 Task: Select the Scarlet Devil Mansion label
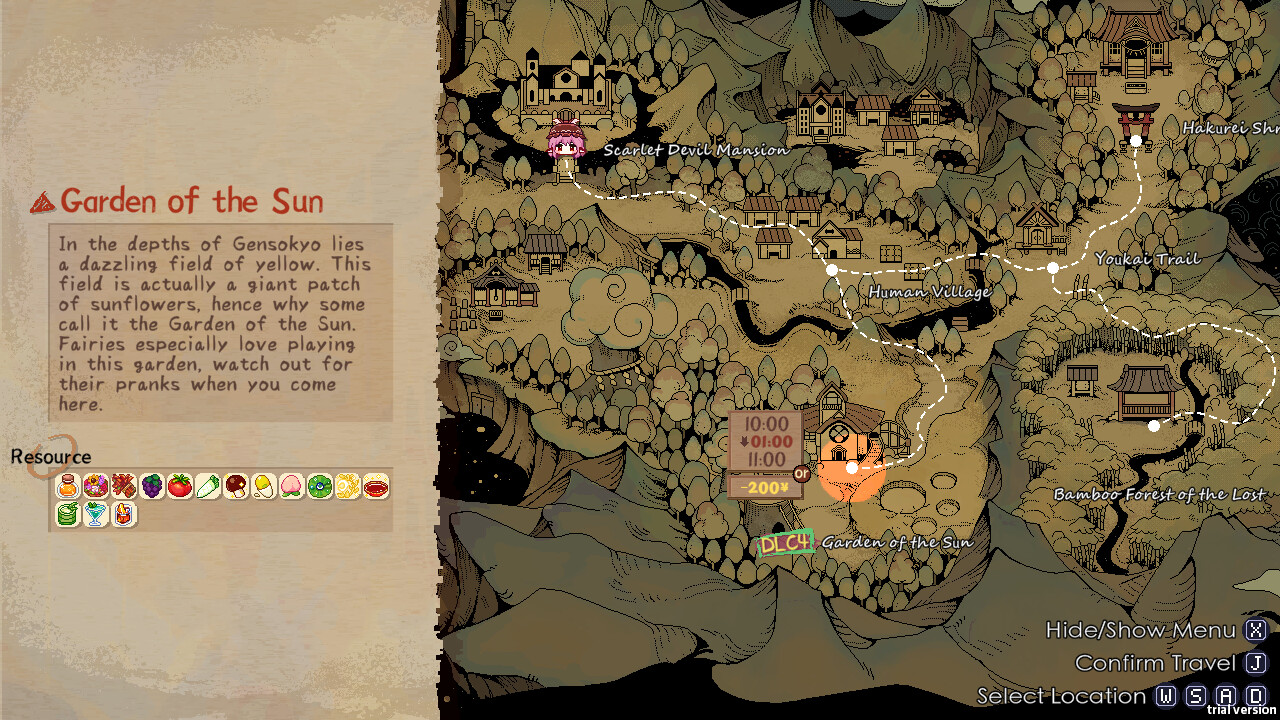click(697, 148)
